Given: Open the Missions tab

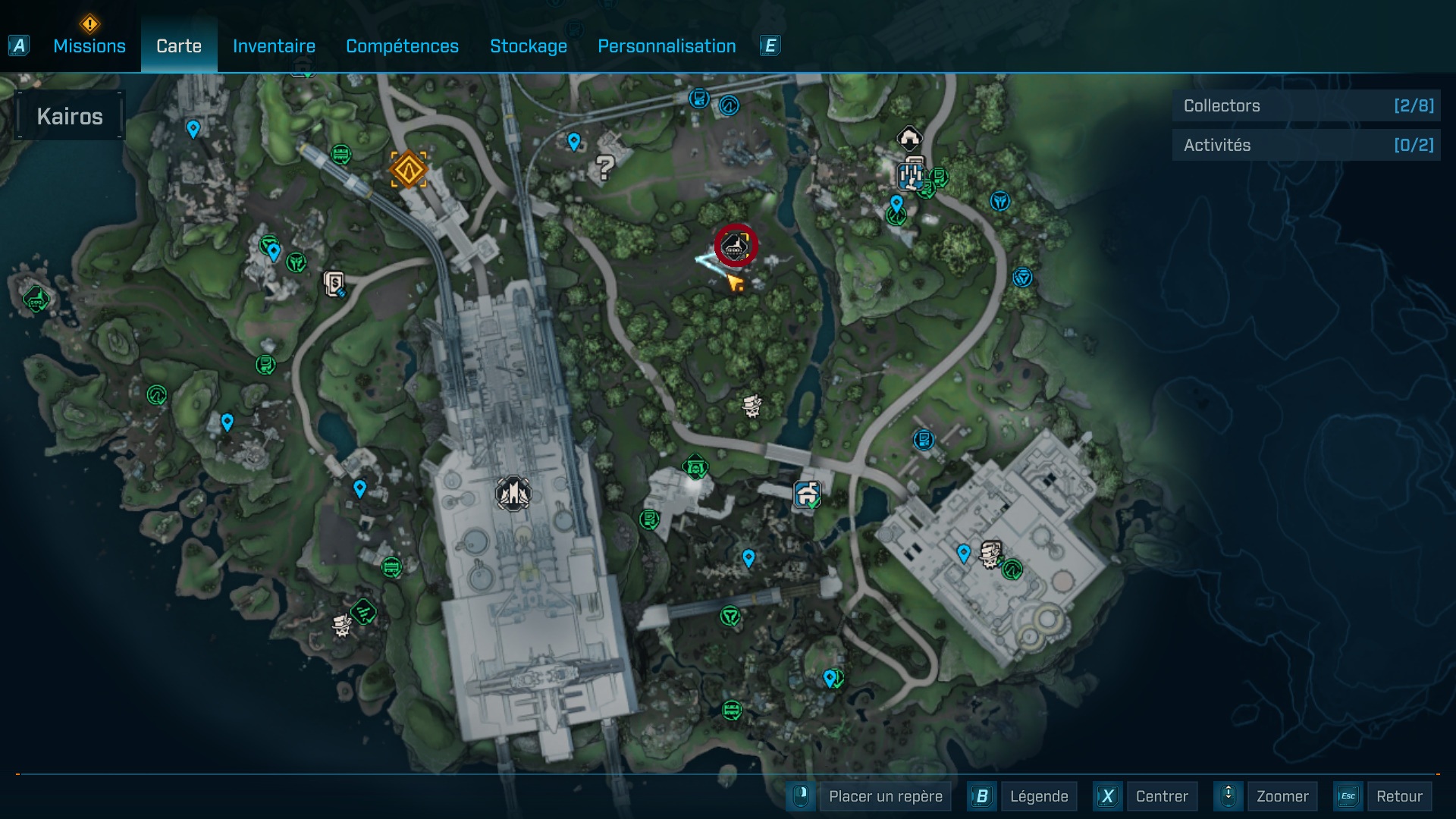Looking at the screenshot, I should pos(89,46).
